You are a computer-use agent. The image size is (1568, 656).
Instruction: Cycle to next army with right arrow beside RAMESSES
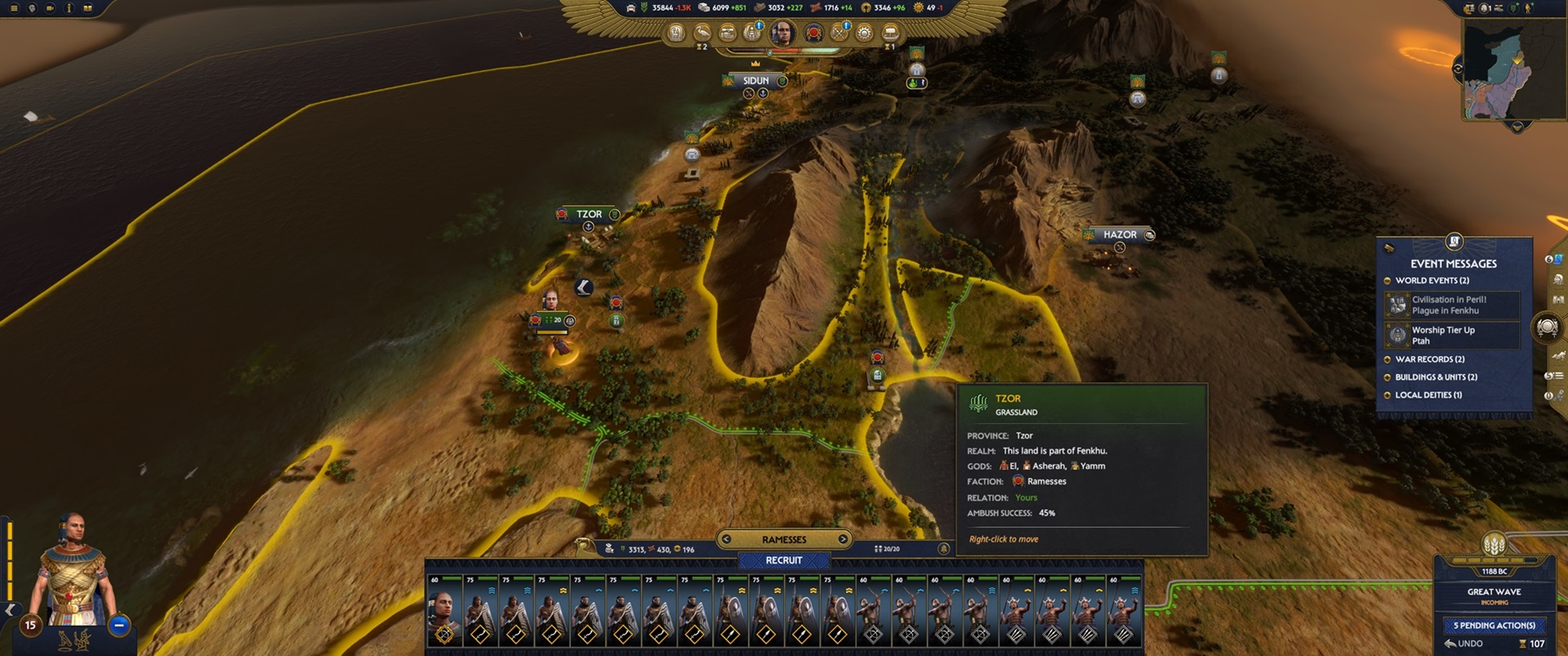843,539
